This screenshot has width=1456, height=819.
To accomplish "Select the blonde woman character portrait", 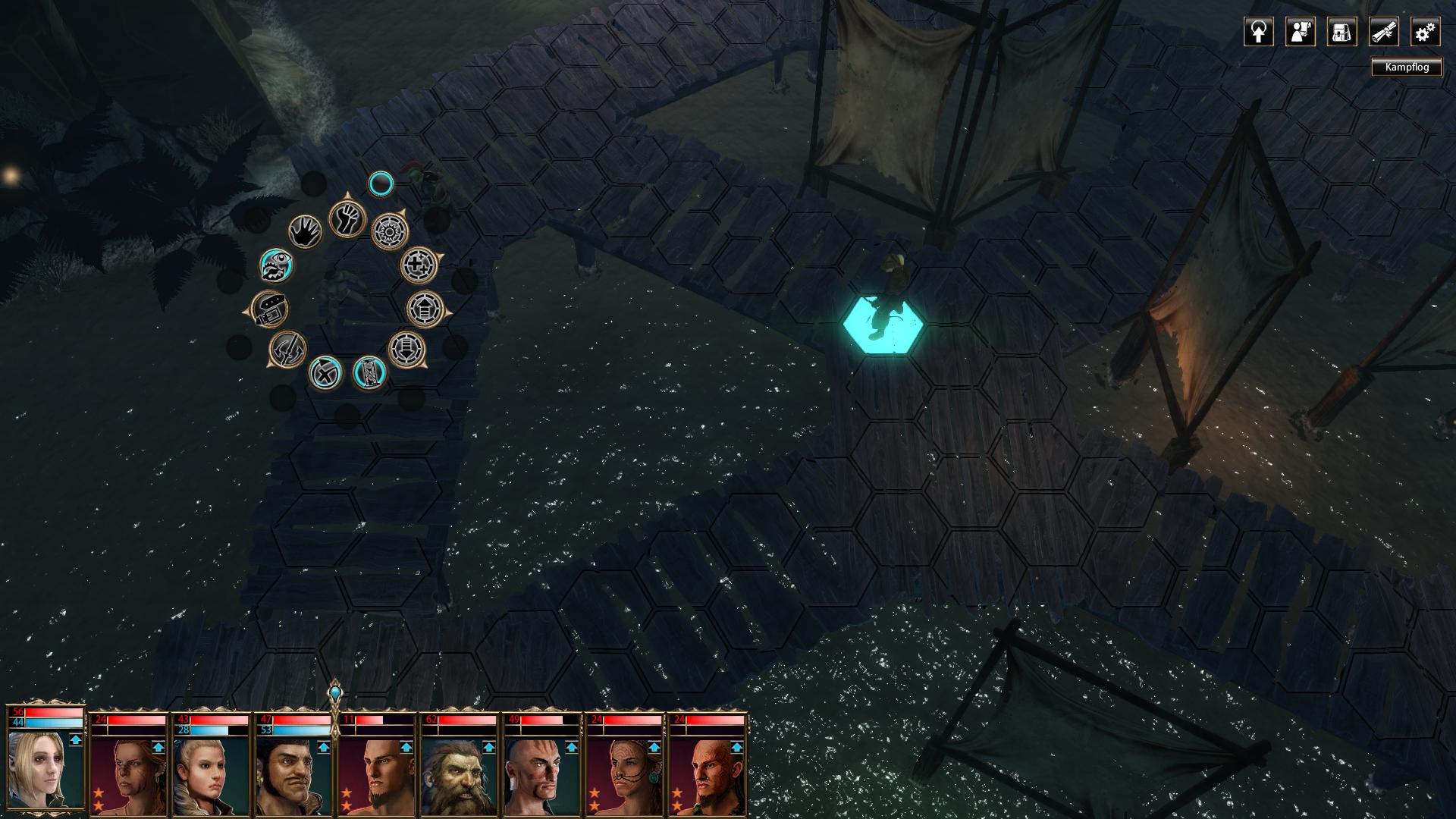I will [x=45, y=770].
